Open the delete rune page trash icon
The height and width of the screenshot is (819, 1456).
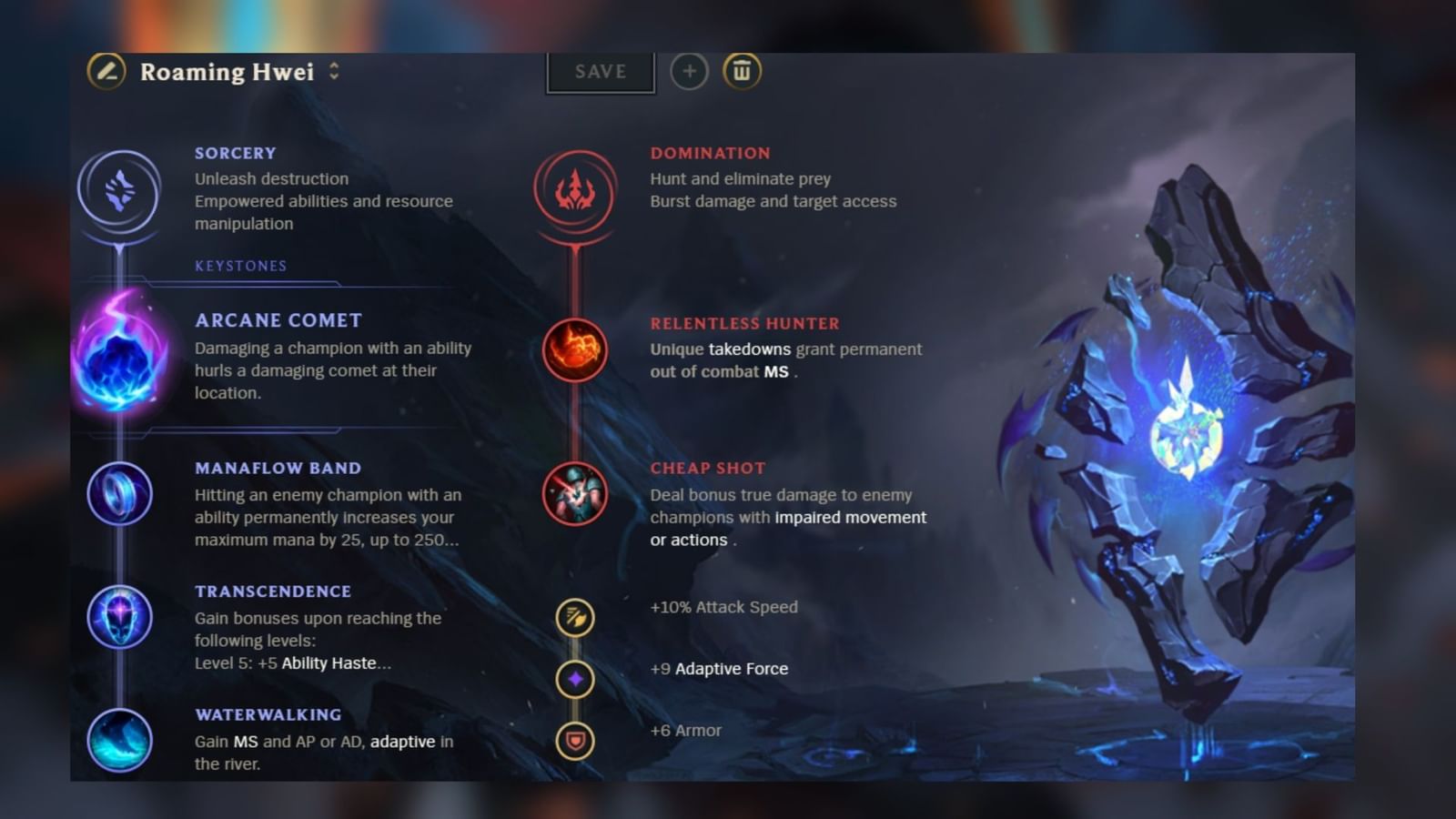tap(743, 71)
